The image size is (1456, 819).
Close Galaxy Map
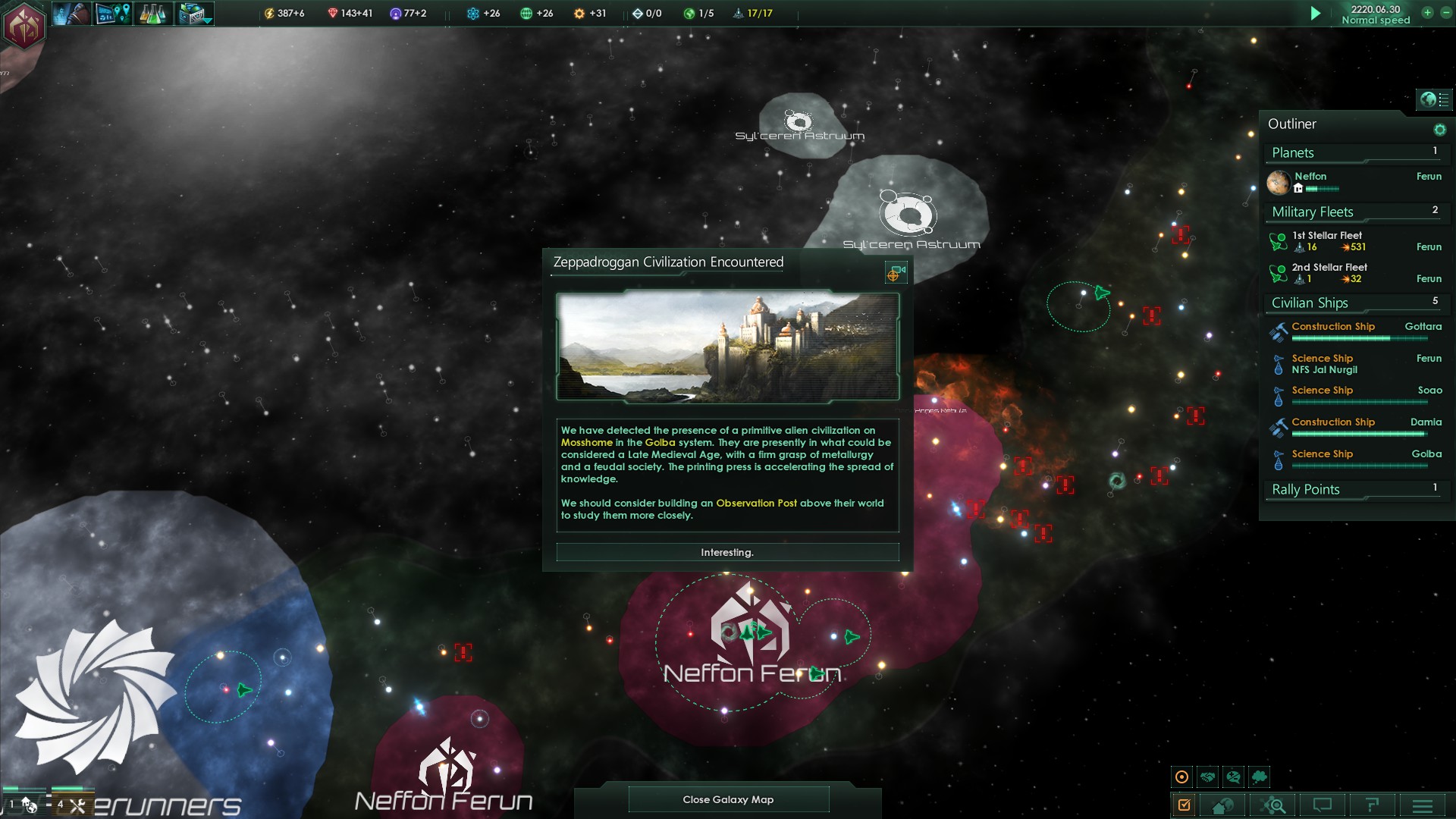[x=728, y=799]
